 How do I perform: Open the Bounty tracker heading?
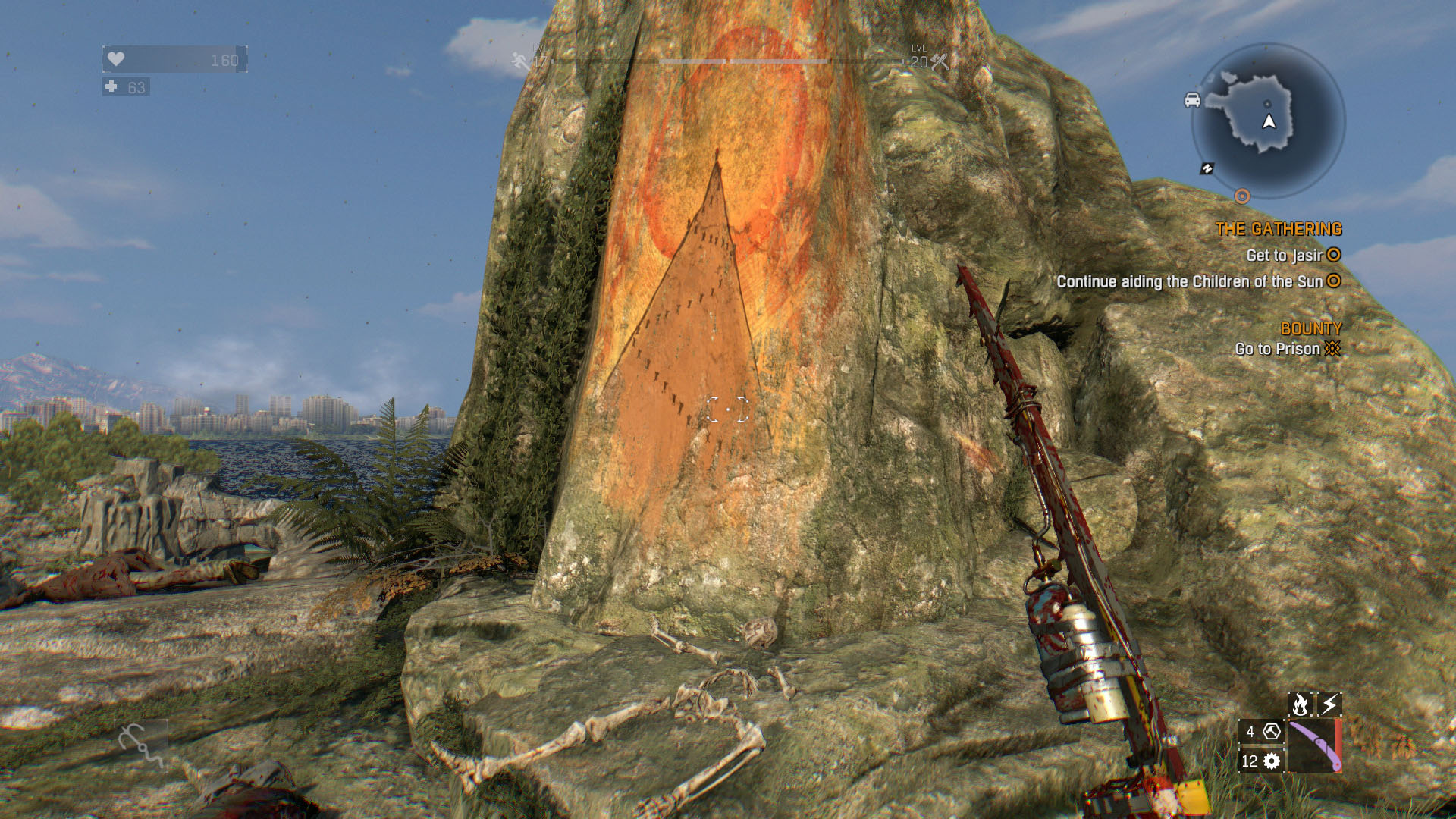coord(1310,328)
